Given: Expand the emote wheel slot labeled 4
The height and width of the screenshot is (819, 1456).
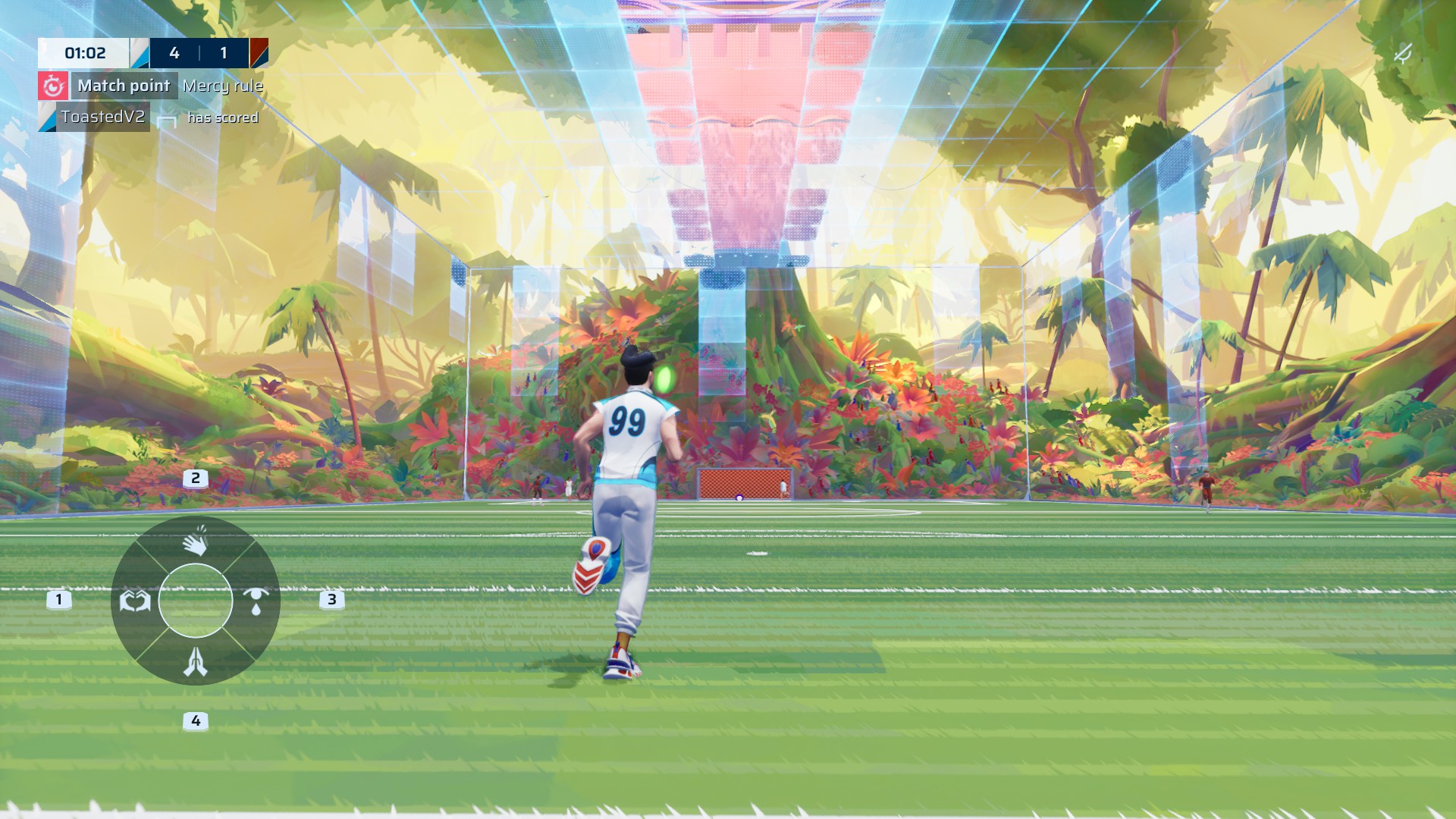Looking at the screenshot, I should pyautogui.click(x=195, y=719).
